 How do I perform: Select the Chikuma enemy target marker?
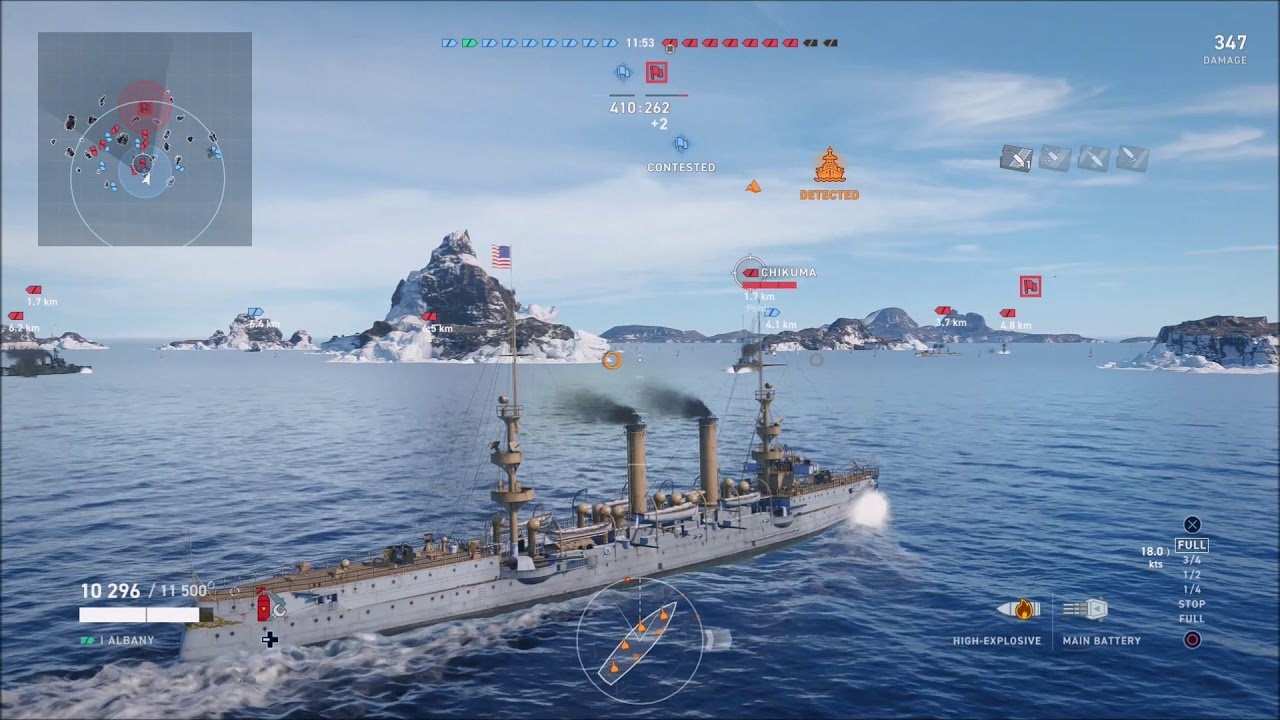tap(749, 271)
